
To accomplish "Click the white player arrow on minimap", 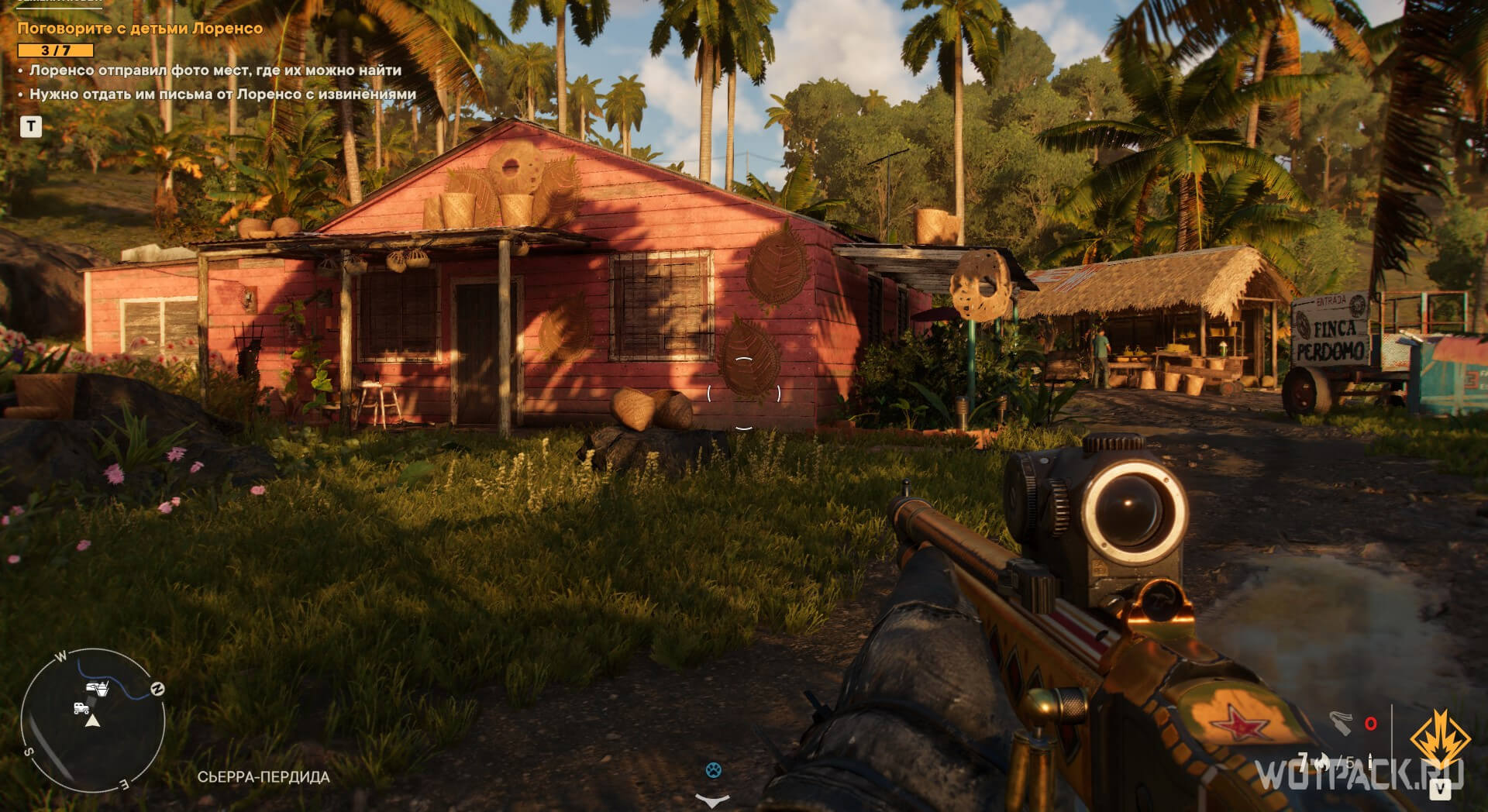I will (93, 722).
